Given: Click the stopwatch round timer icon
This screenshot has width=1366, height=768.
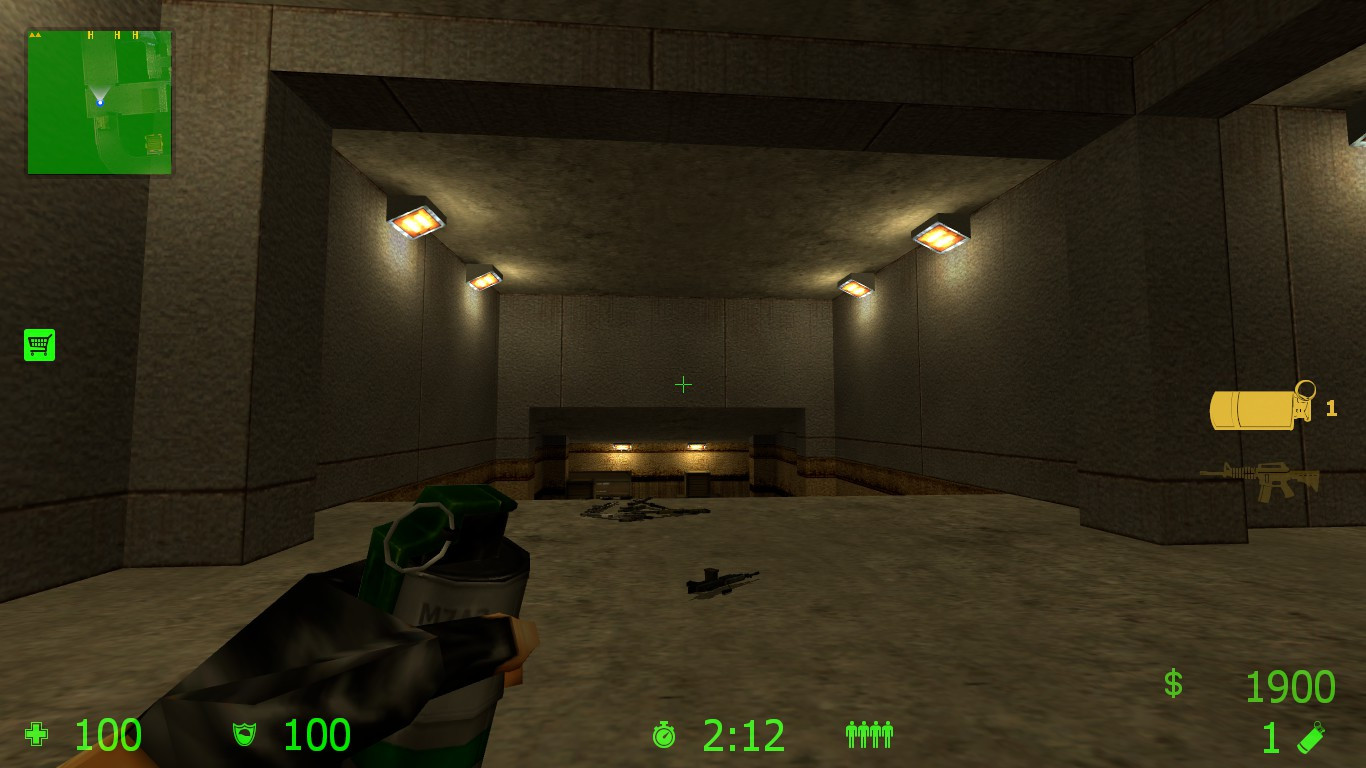Looking at the screenshot, I should [665, 736].
